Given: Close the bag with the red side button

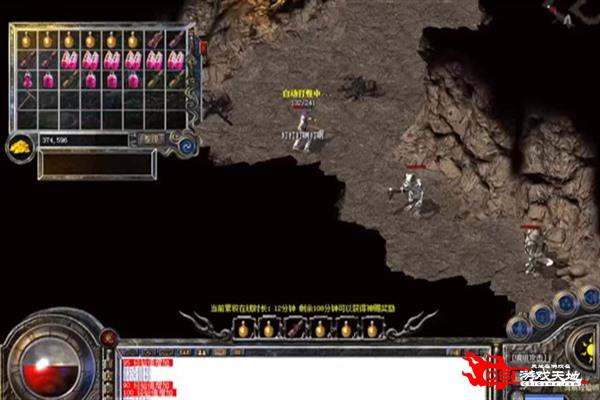Looking at the screenshot, I should pos(203,47).
